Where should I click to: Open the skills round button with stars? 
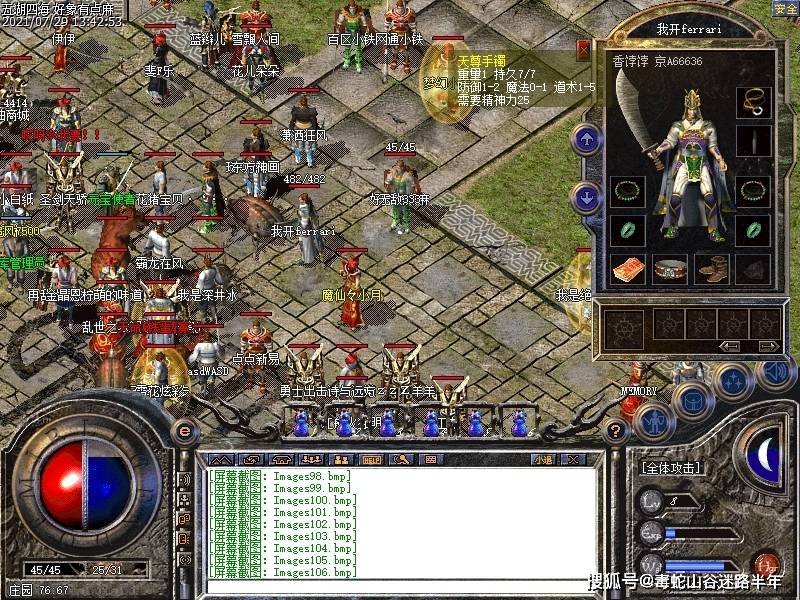tap(733, 380)
